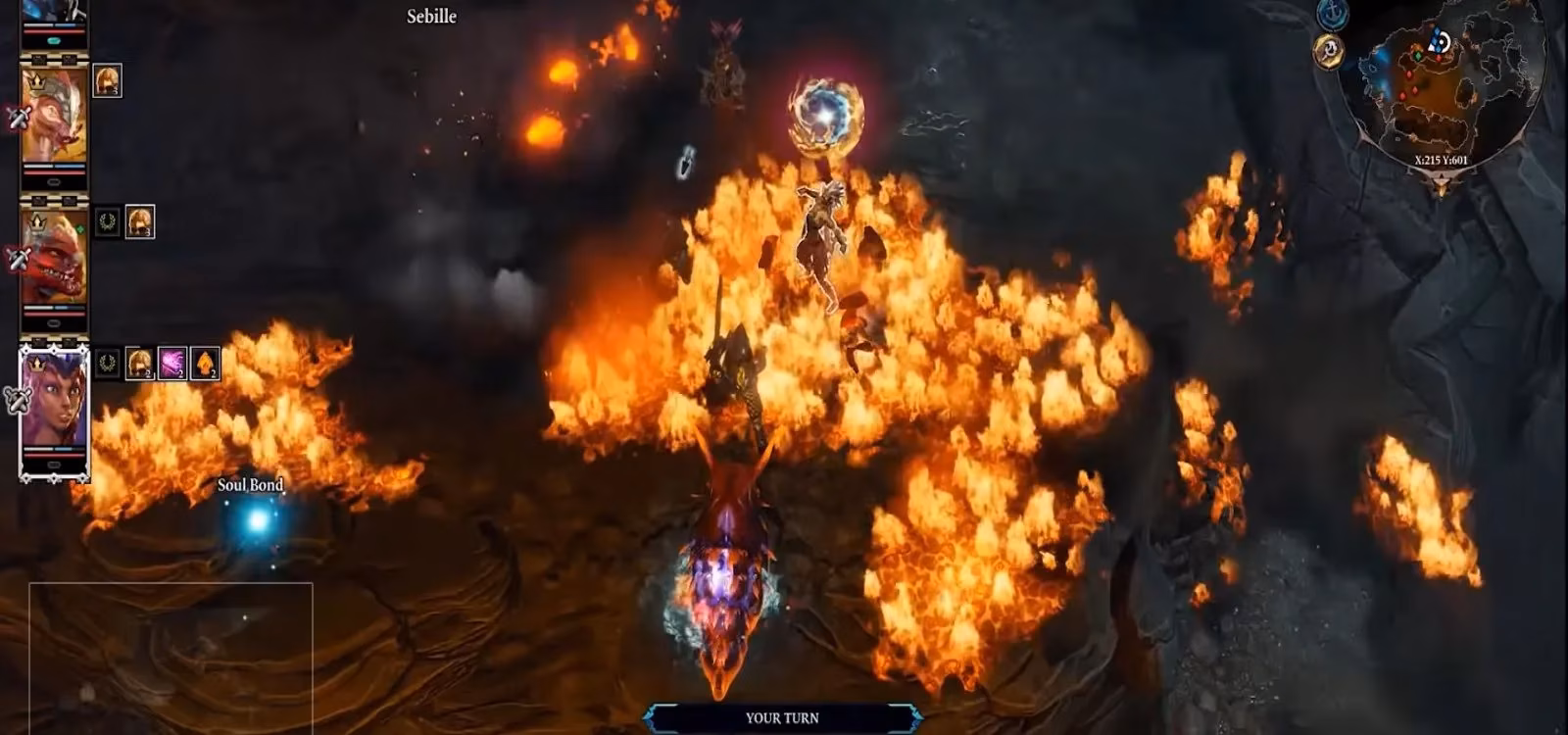Click the green gem indicator on the red lizard's frame
The width and height of the screenshot is (1568, 735).
tap(79, 230)
